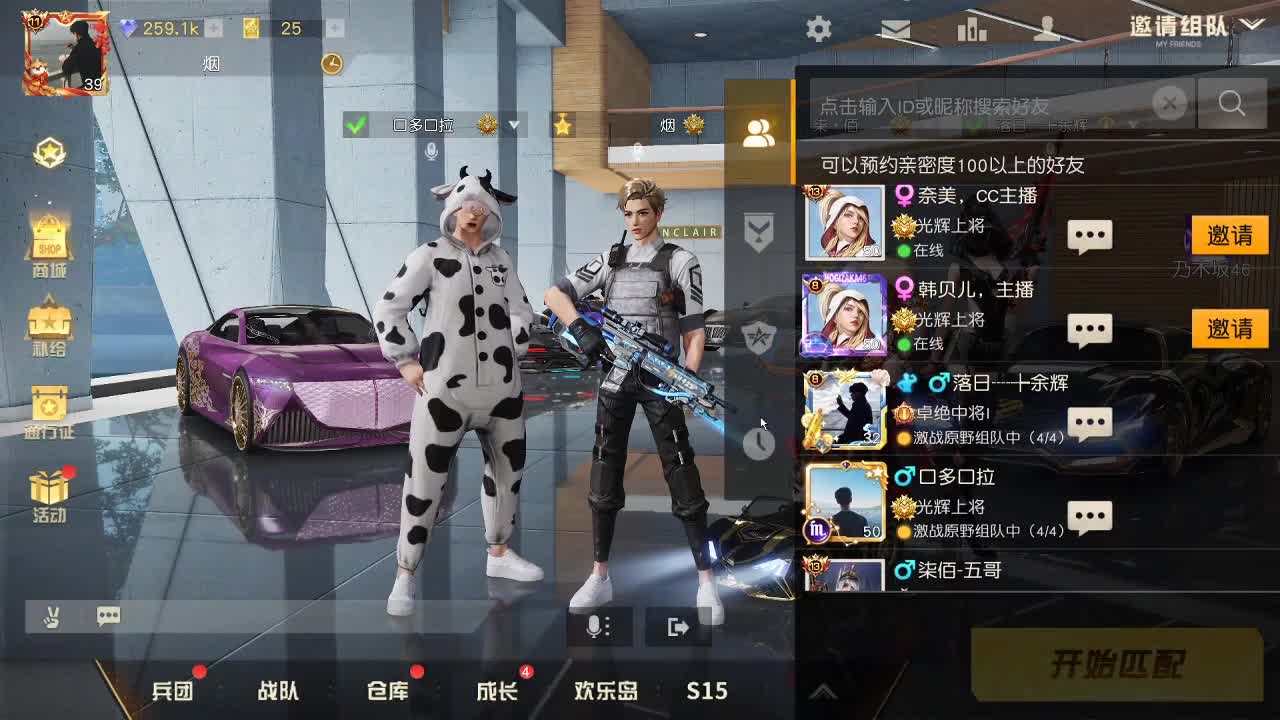Toggle the microphone at bottom center
1280x720 pixels.
tap(595, 625)
